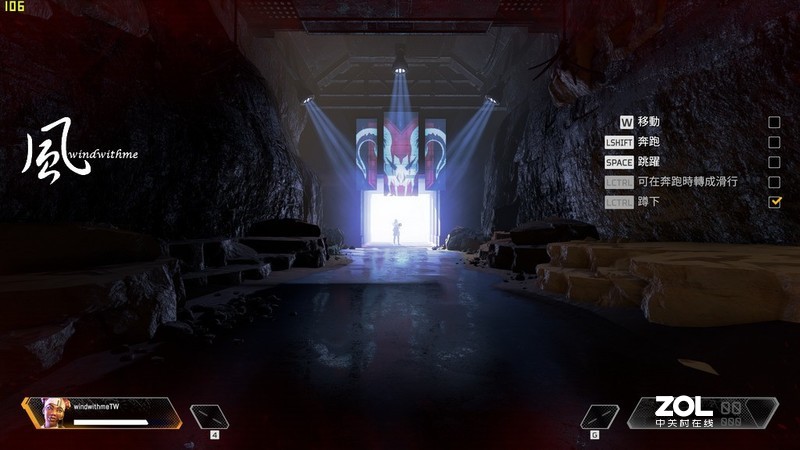This screenshot has width=800, height=450.
Task: Untick the checked 蹲下 objective checkbox
Action: (x=774, y=202)
